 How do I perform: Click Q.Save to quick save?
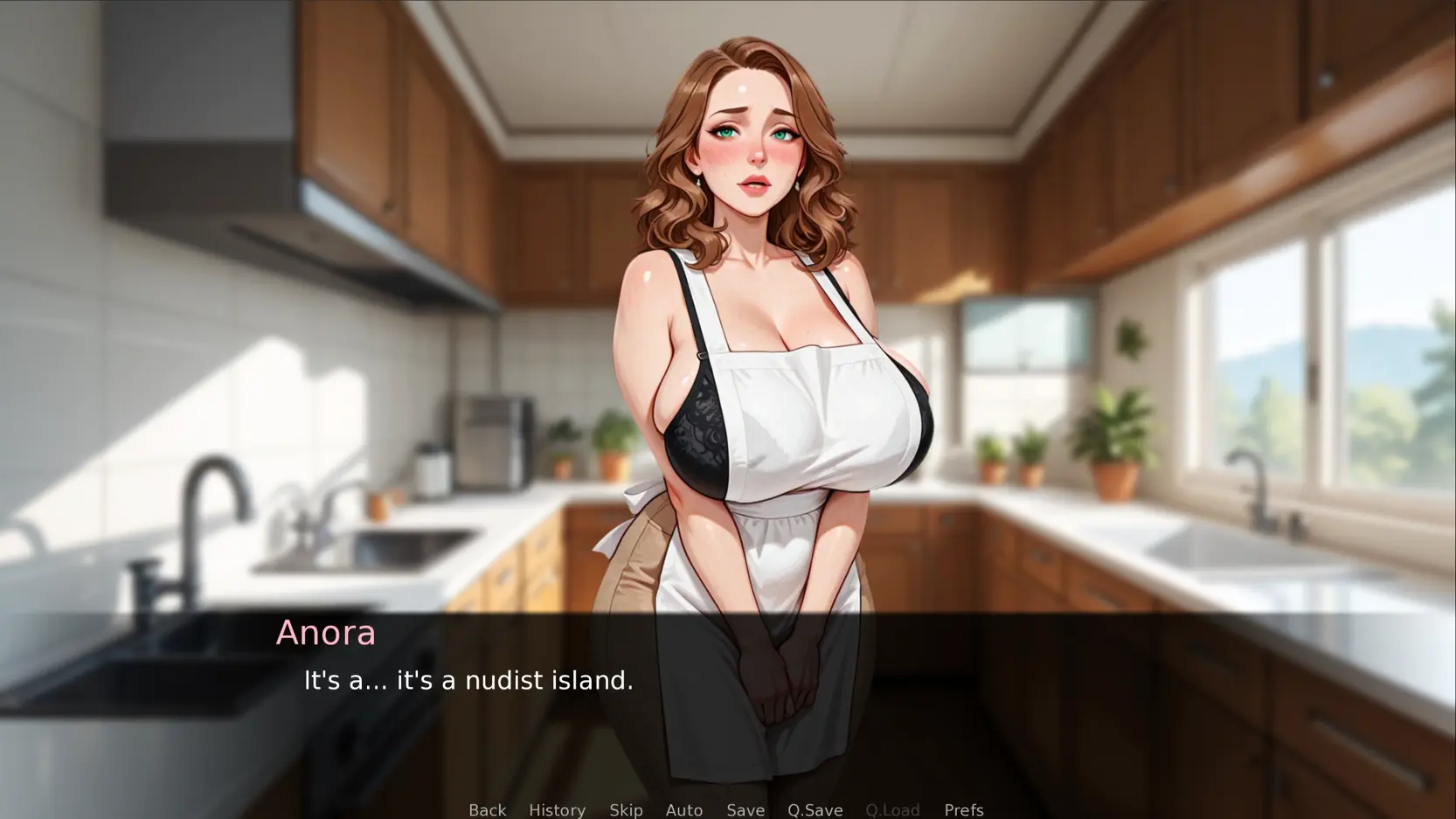coord(815,809)
